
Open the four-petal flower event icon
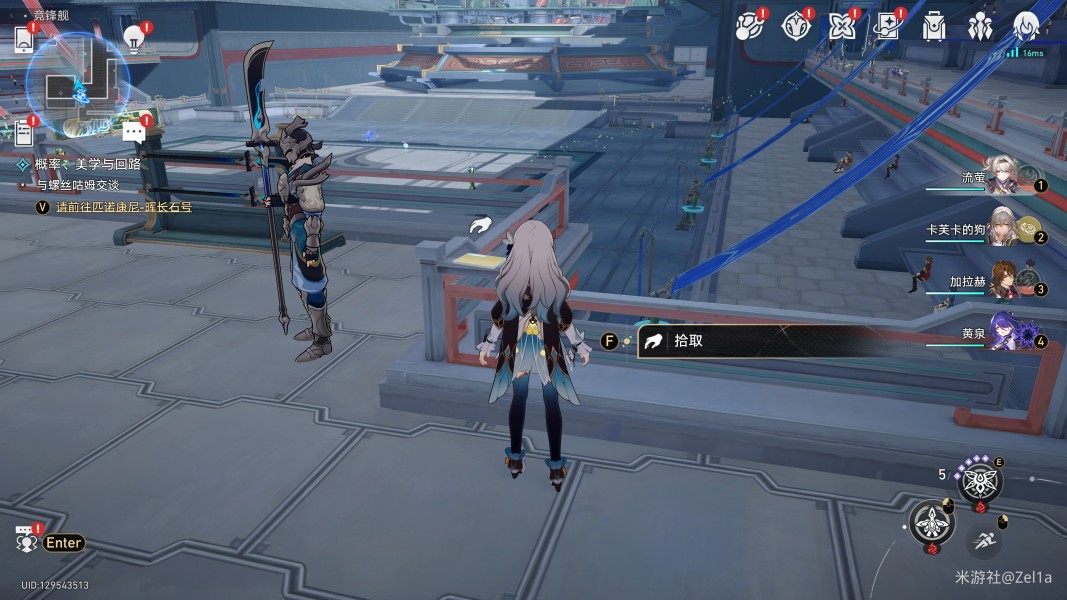[x=841, y=26]
